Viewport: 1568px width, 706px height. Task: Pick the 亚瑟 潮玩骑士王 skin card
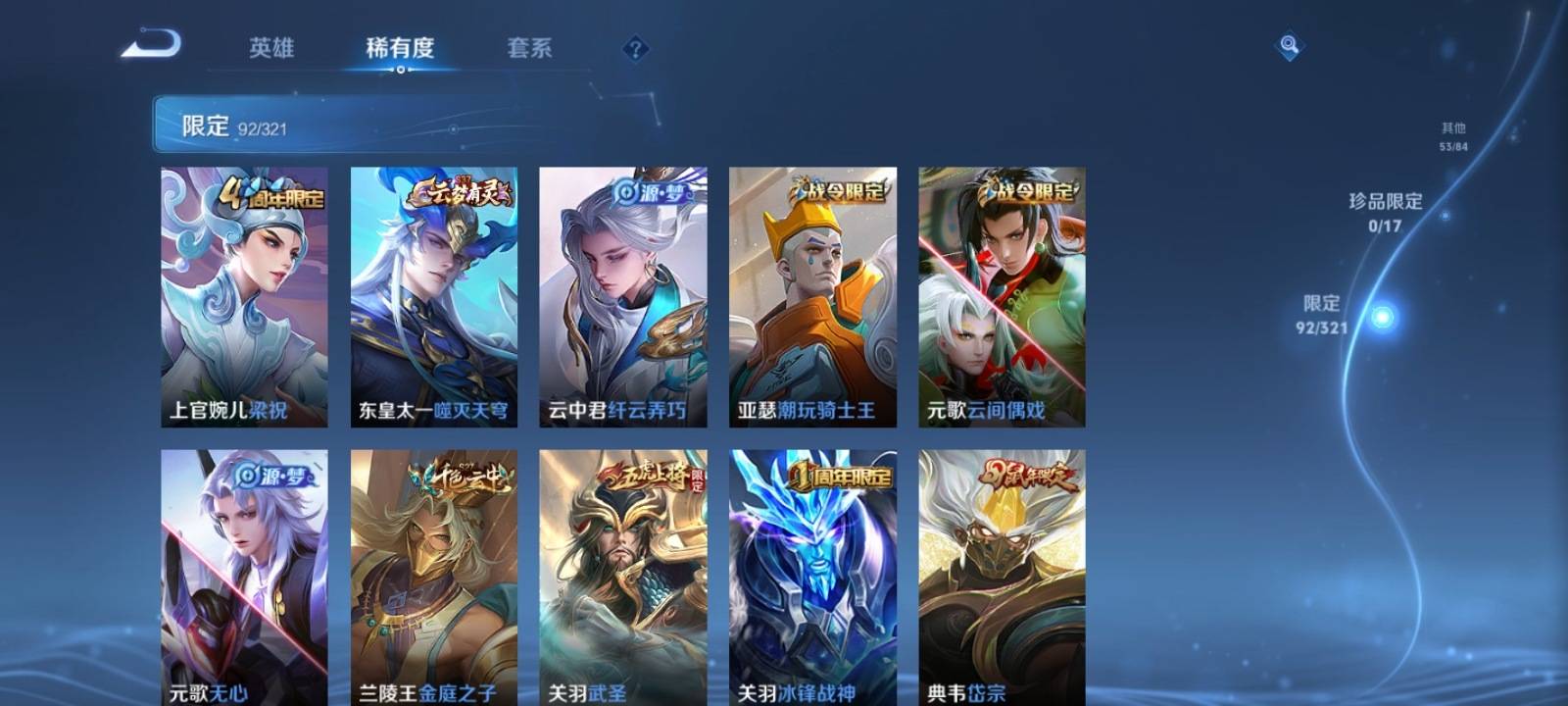812,296
